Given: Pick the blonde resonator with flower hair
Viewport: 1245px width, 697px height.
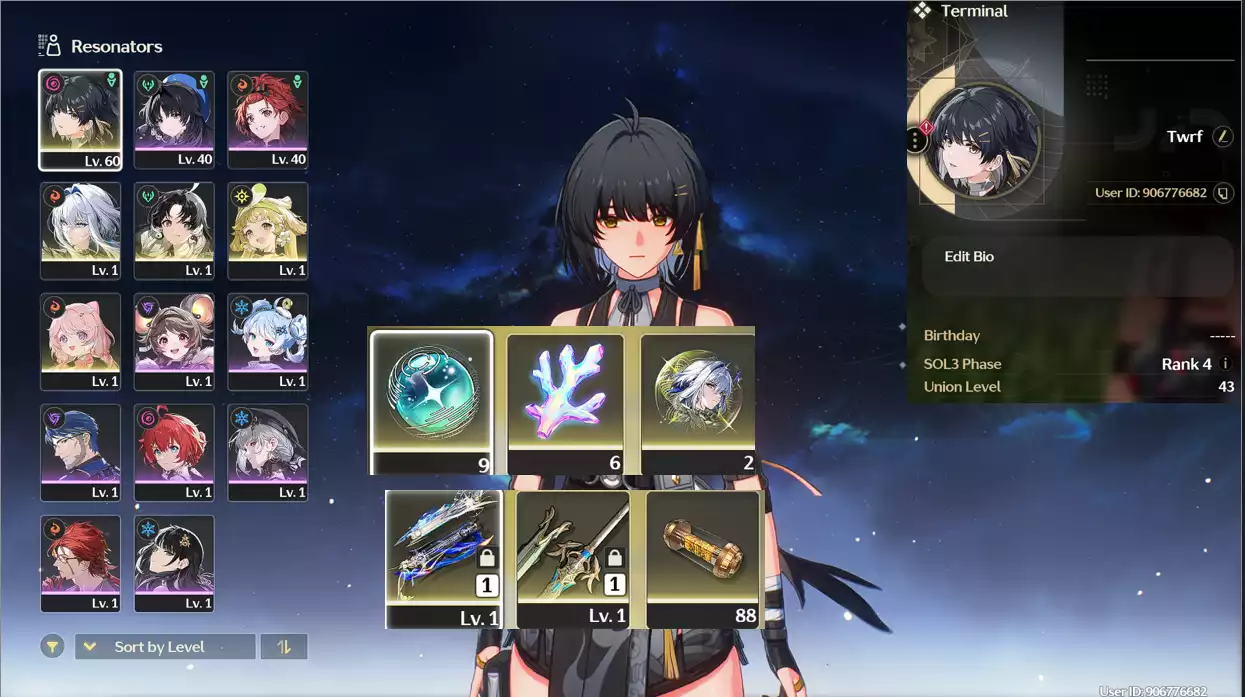Looking at the screenshot, I should [x=267, y=230].
